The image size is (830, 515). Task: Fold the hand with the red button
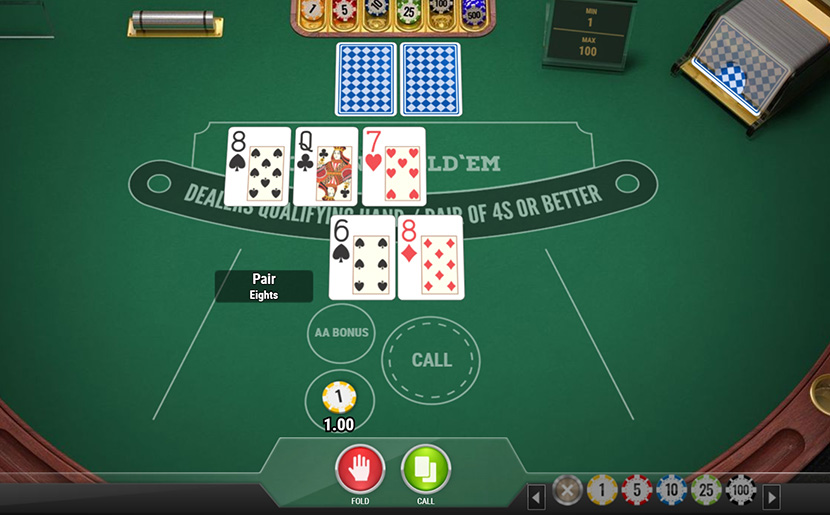360,468
